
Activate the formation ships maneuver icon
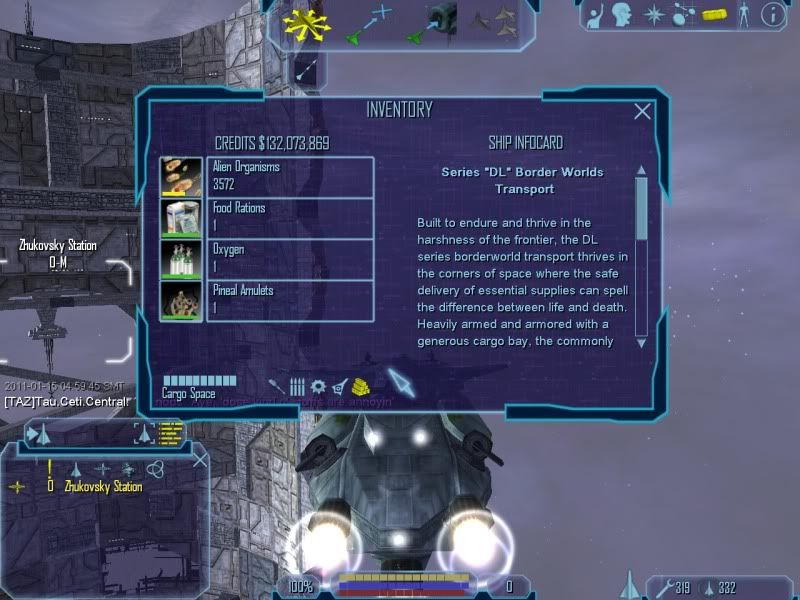494,18
